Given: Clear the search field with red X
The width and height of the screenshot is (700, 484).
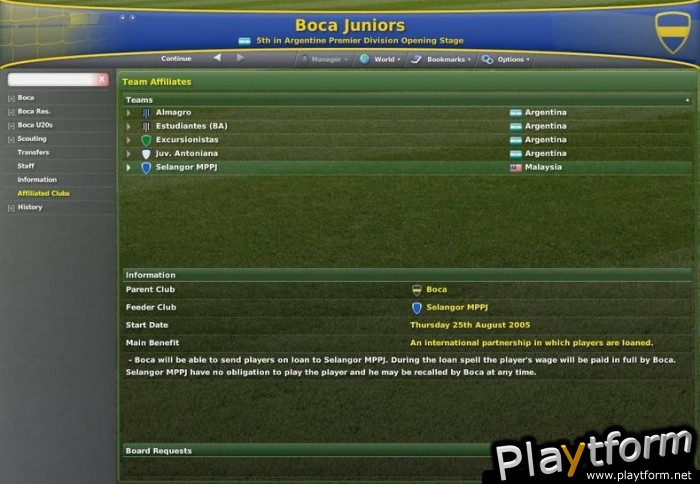Looking at the screenshot, I should pyautogui.click(x=101, y=79).
